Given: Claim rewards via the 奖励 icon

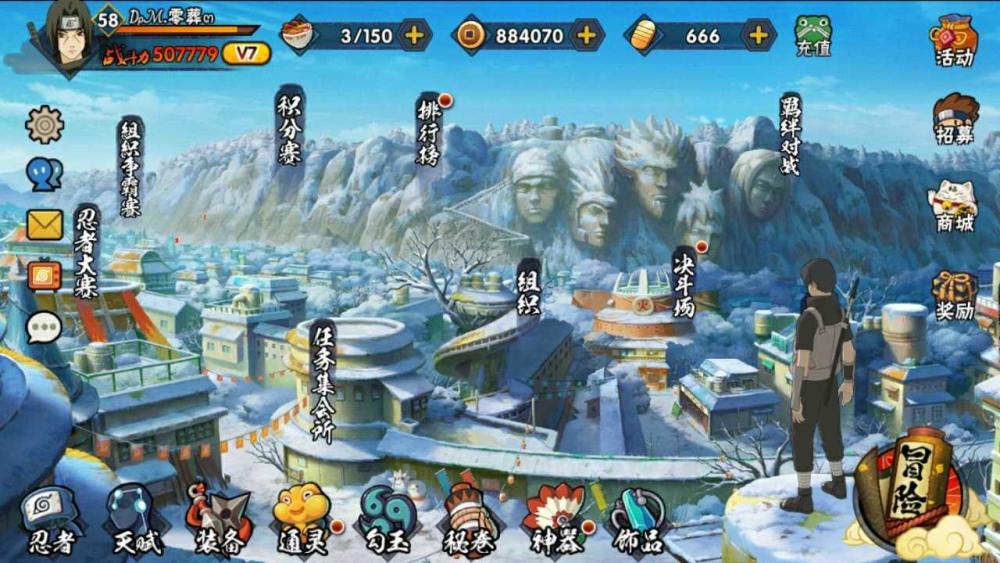Looking at the screenshot, I should coord(954,295).
